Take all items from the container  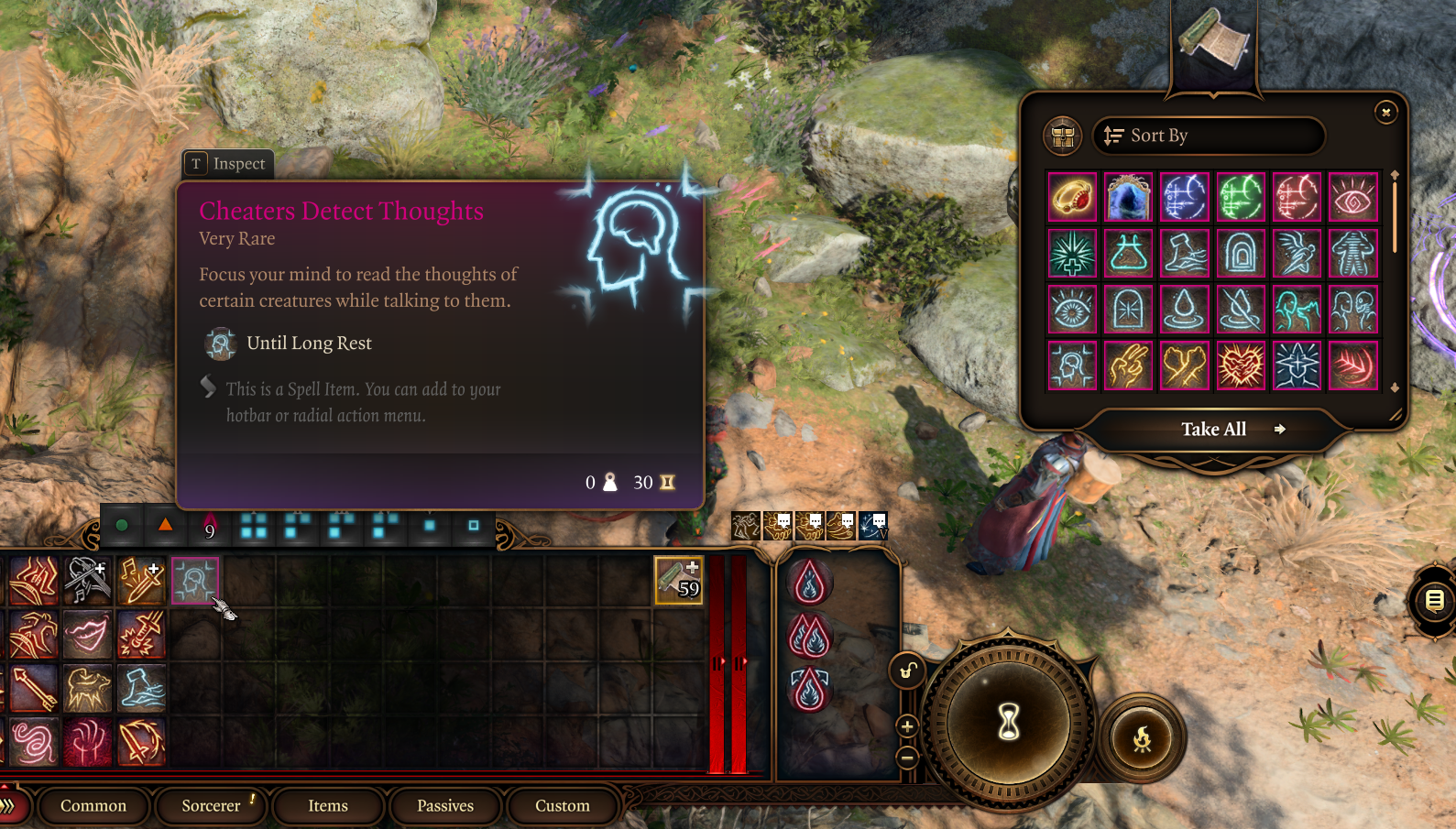point(1214,429)
